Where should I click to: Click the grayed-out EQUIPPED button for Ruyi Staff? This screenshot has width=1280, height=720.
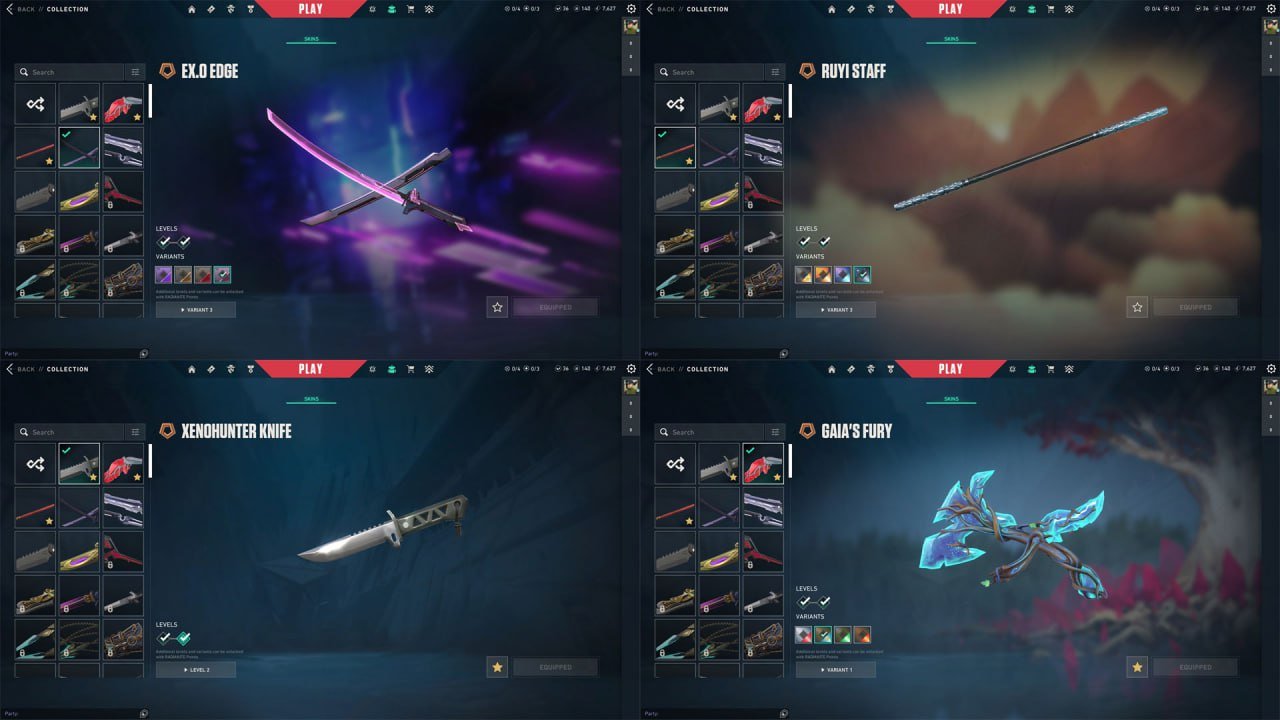click(x=1196, y=309)
